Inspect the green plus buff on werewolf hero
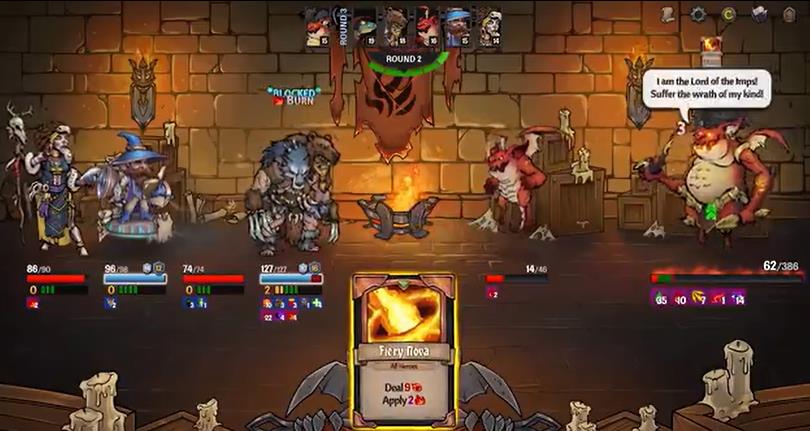Screen dimensions: 810x431 point(317,302)
